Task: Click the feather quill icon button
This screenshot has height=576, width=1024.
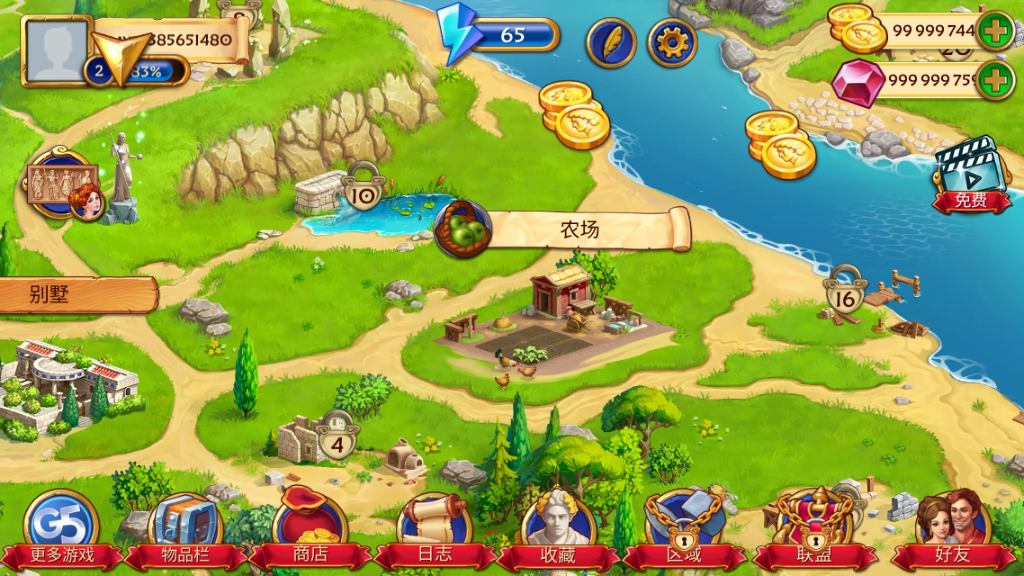Action: pyautogui.click(x=611, y=43)
